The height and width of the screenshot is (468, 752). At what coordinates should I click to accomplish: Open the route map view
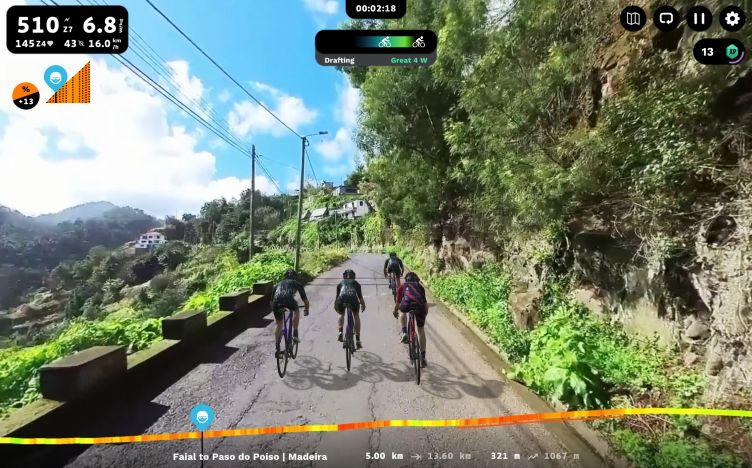[633, 18]
